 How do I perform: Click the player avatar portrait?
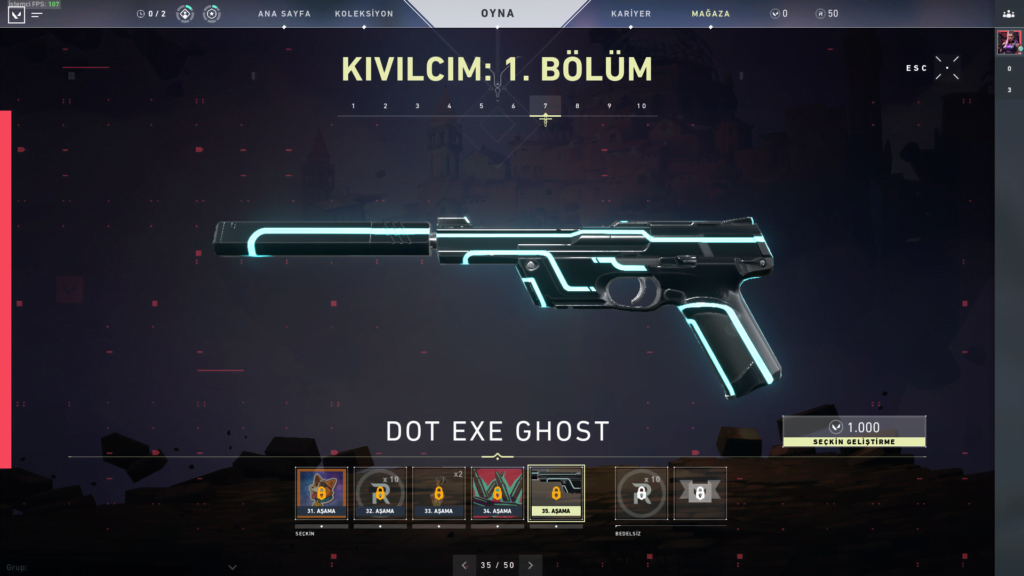(1008, 42)
